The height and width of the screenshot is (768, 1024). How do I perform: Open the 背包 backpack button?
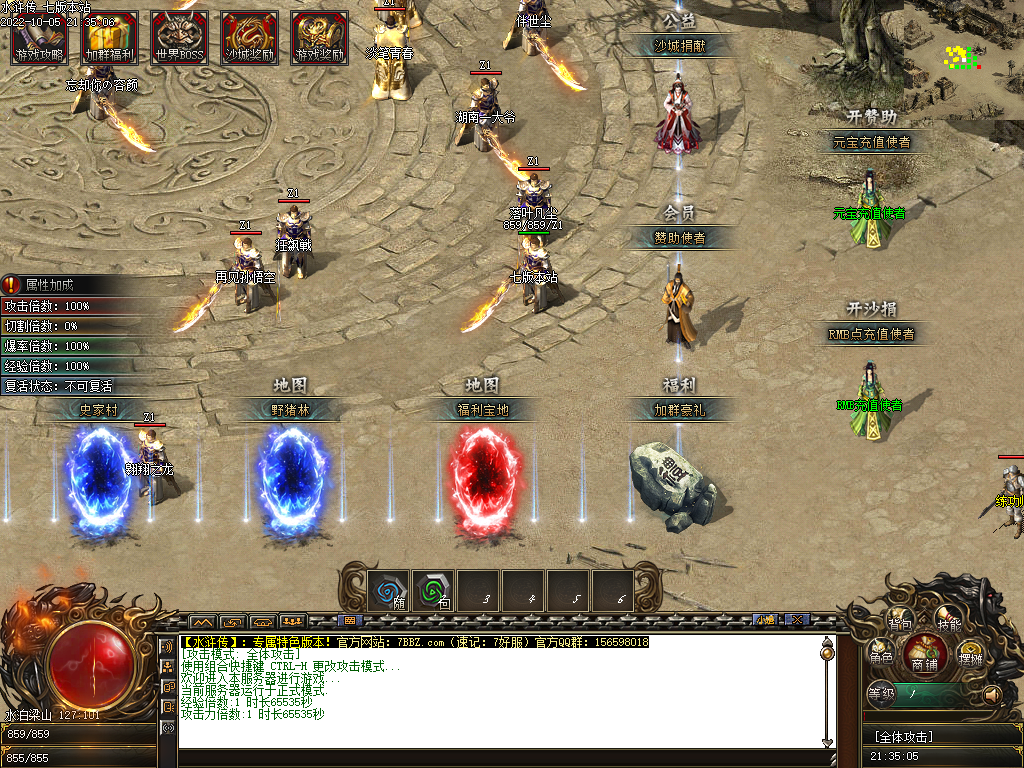[900, 622]
